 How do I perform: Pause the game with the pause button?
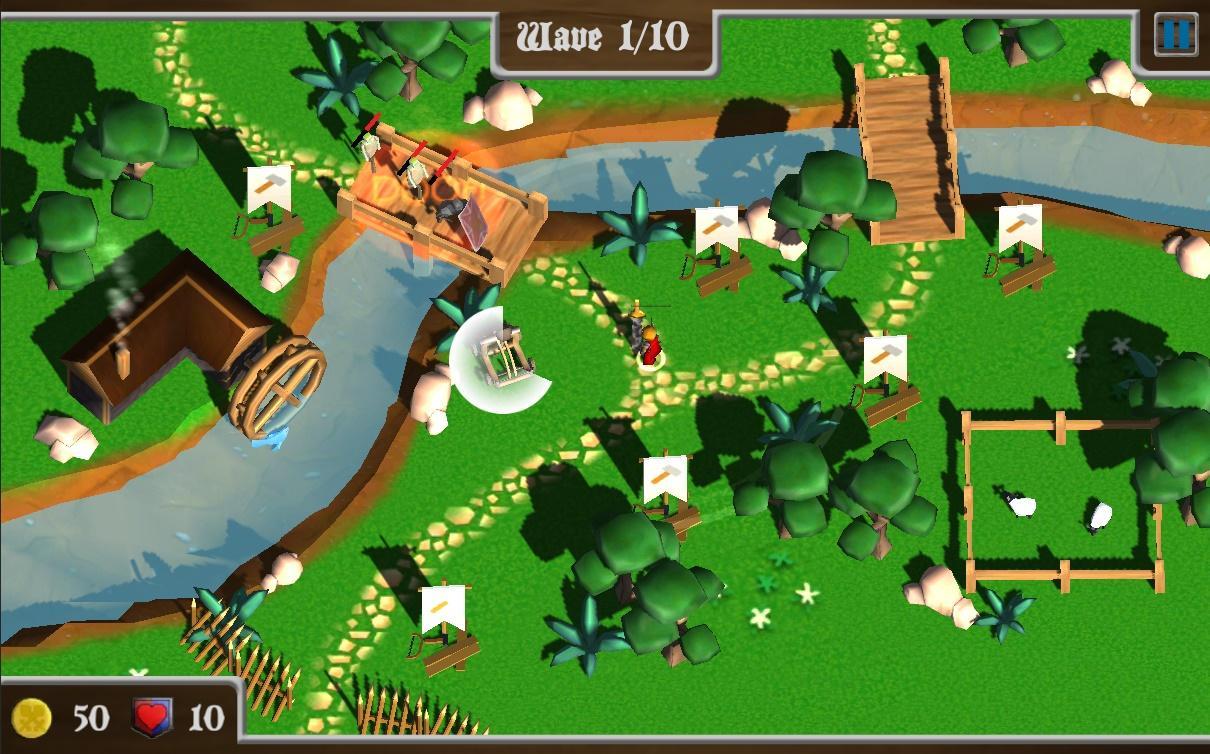[1175, 35]
